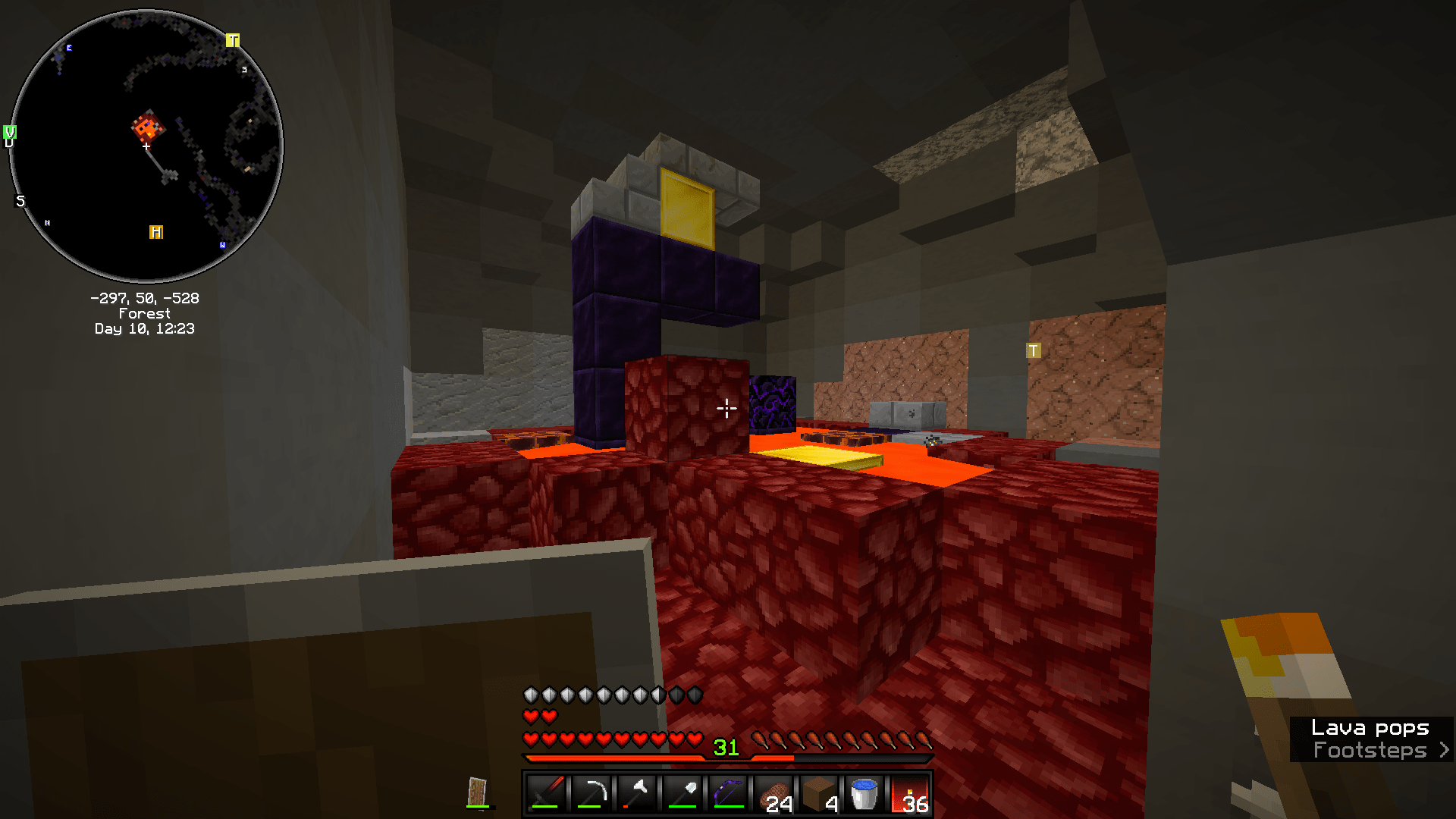Click the shield in the offhand slot

click(x=477, y=791)
